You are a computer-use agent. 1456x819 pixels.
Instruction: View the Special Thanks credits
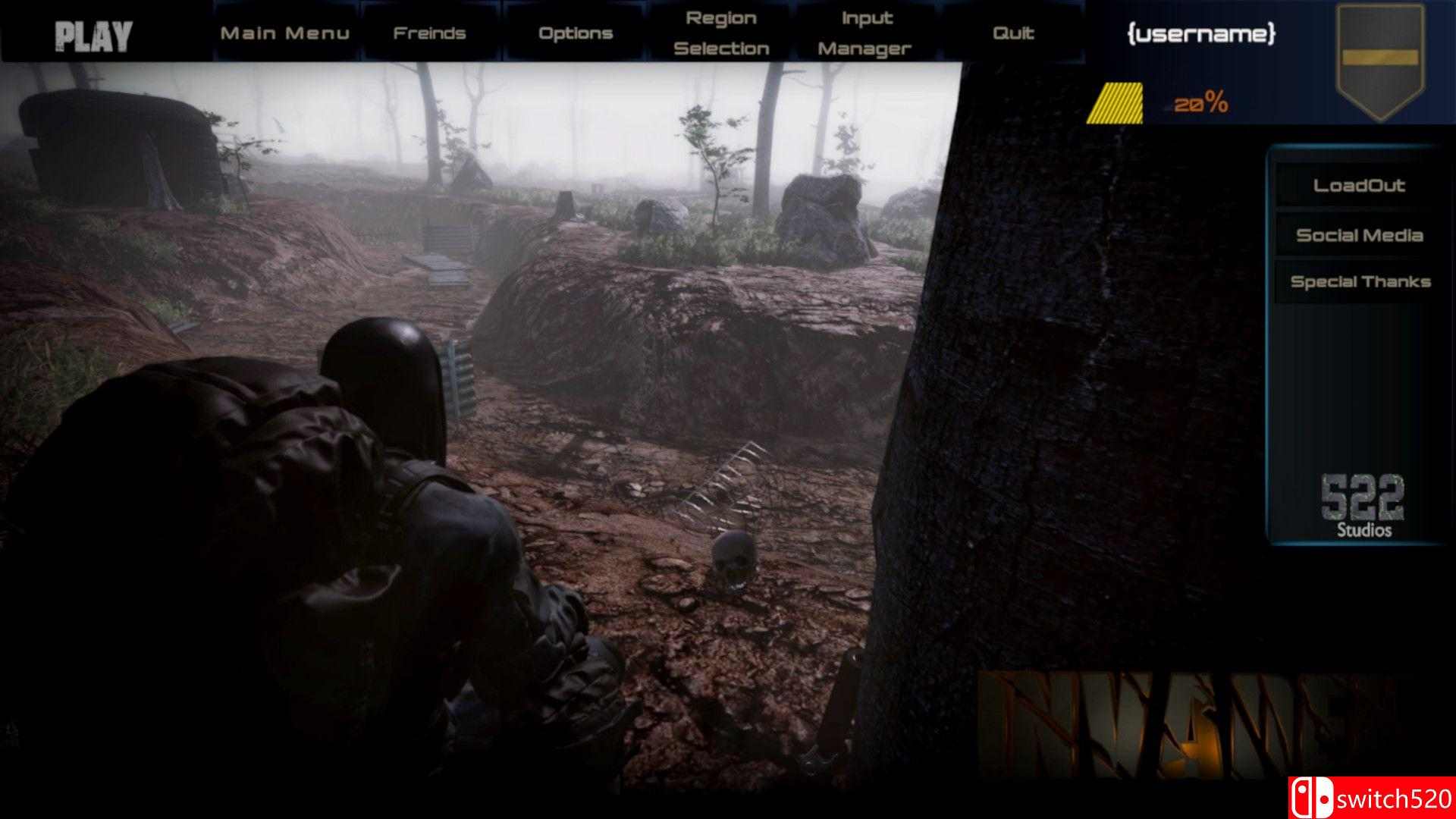[1360, 281]
